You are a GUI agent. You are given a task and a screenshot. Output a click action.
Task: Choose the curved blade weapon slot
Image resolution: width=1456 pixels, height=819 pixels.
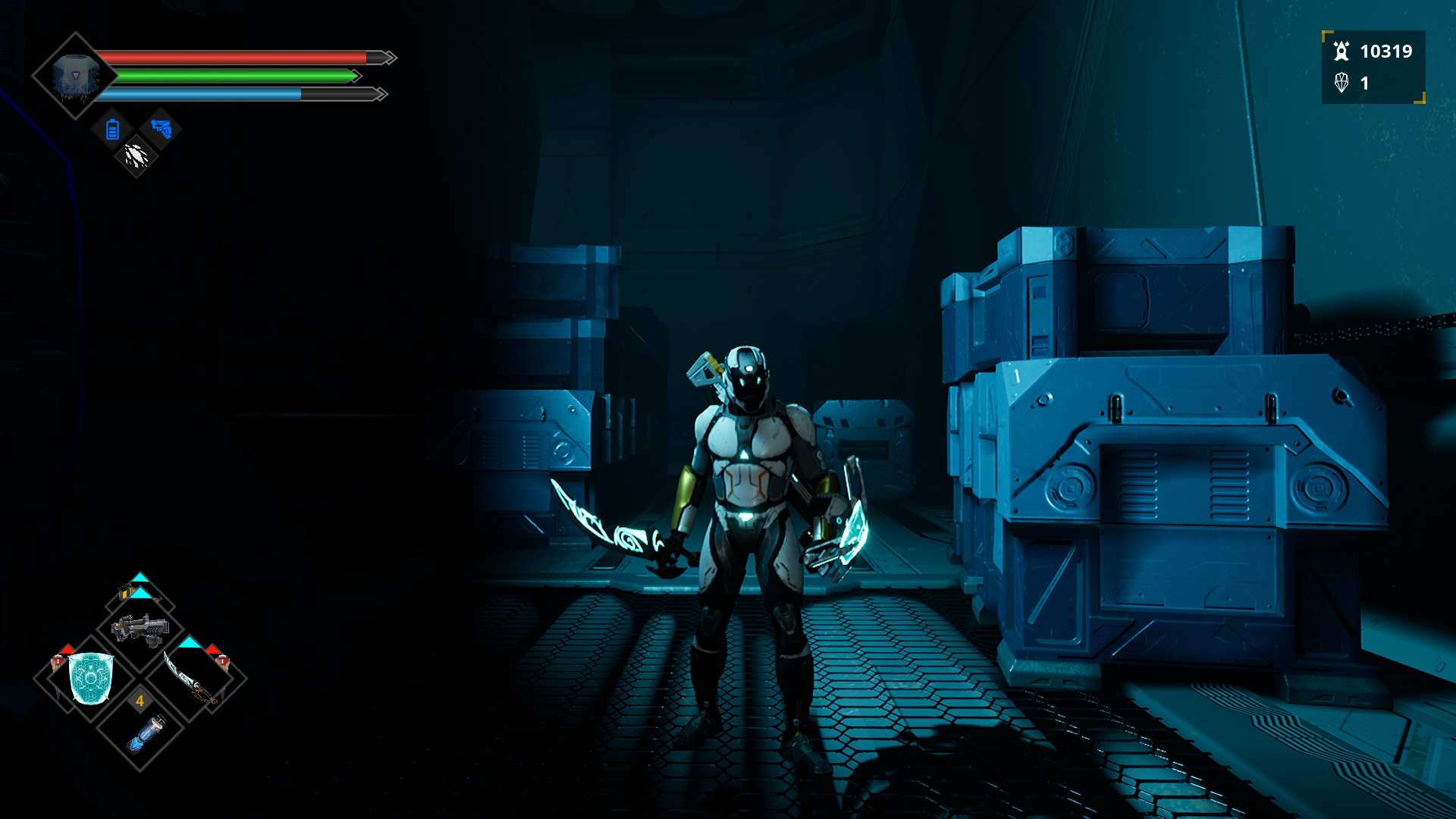(191, 679)
